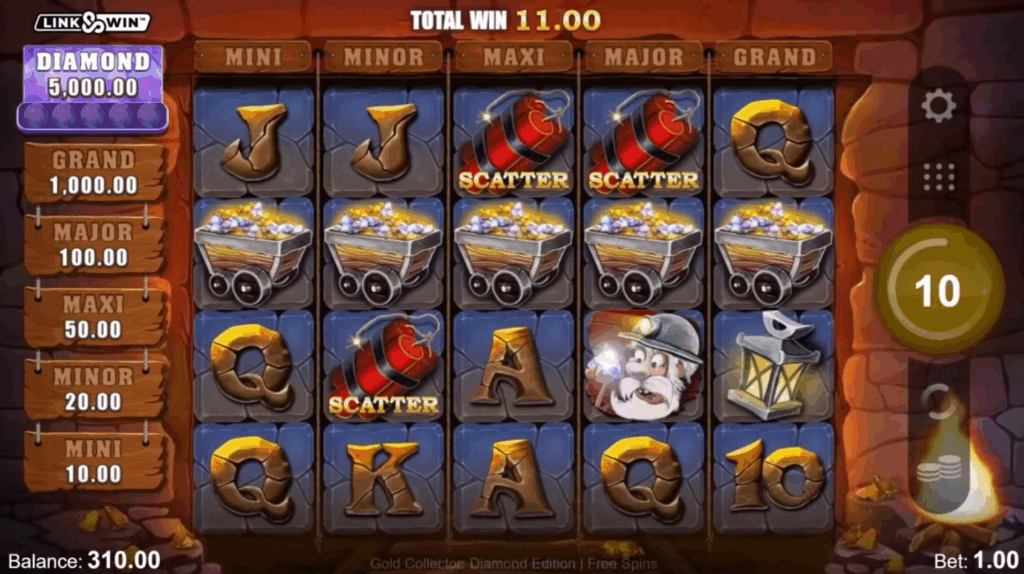Toggle the autoplay circular arrow
This screenshot has height=574, width=1024.
click(938, 401)
